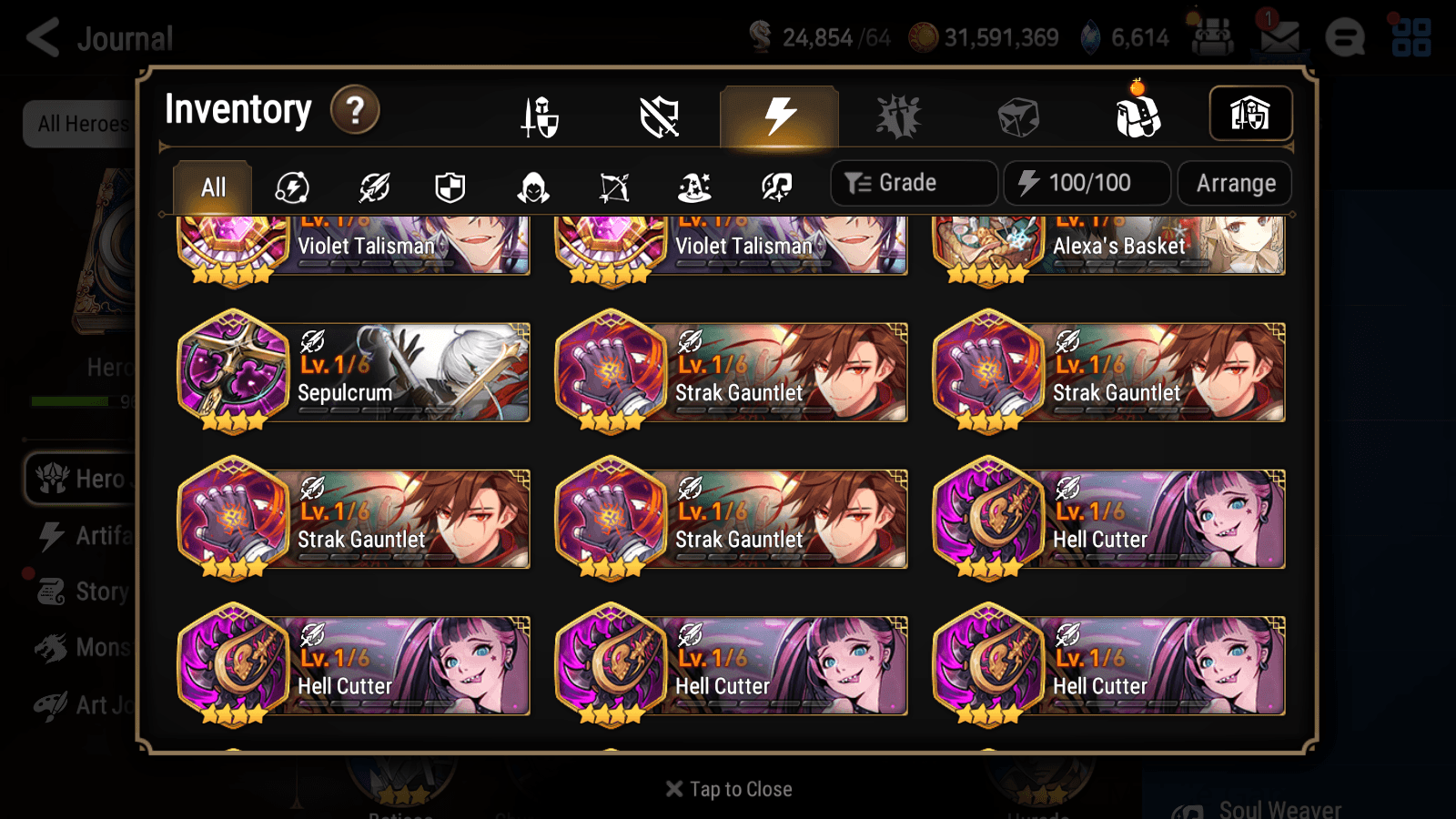
Task: Open the mail inbox with notification
Action: tap(1280, 38)
